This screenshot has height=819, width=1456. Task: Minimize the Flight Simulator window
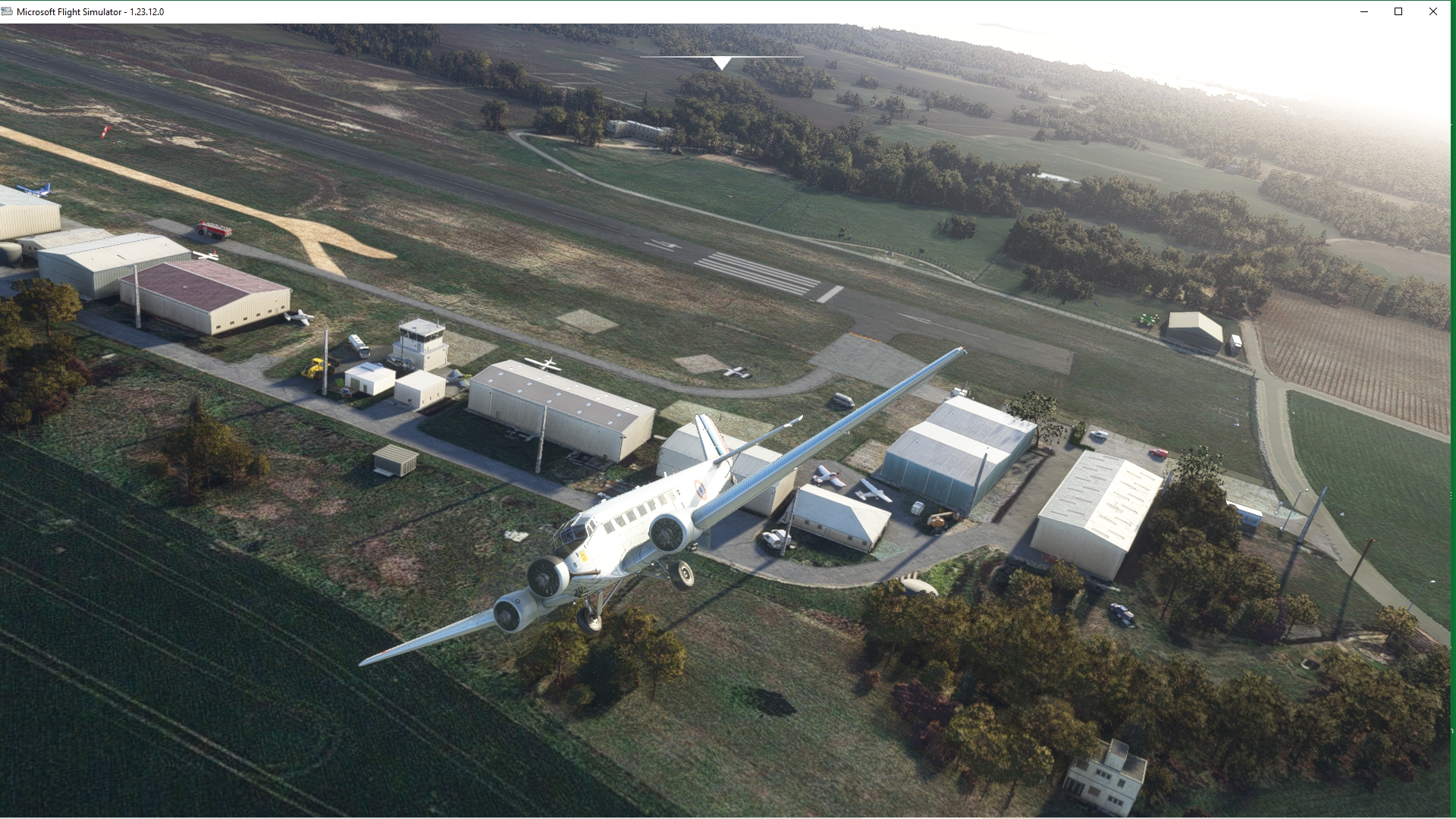(x=1364, y=11)
